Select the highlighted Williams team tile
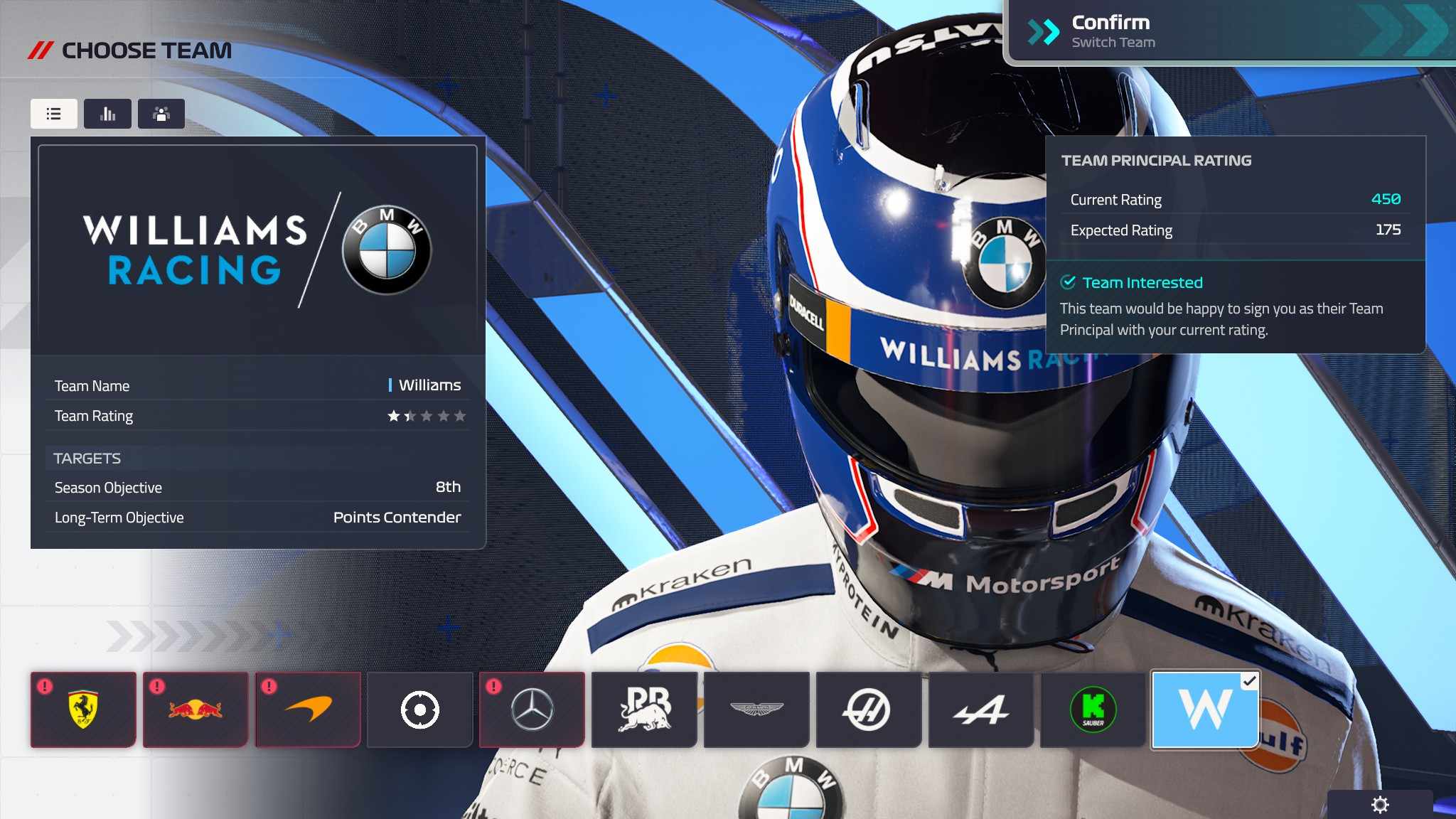This screenshot has width=1456, height=819. coord(1205,710)
